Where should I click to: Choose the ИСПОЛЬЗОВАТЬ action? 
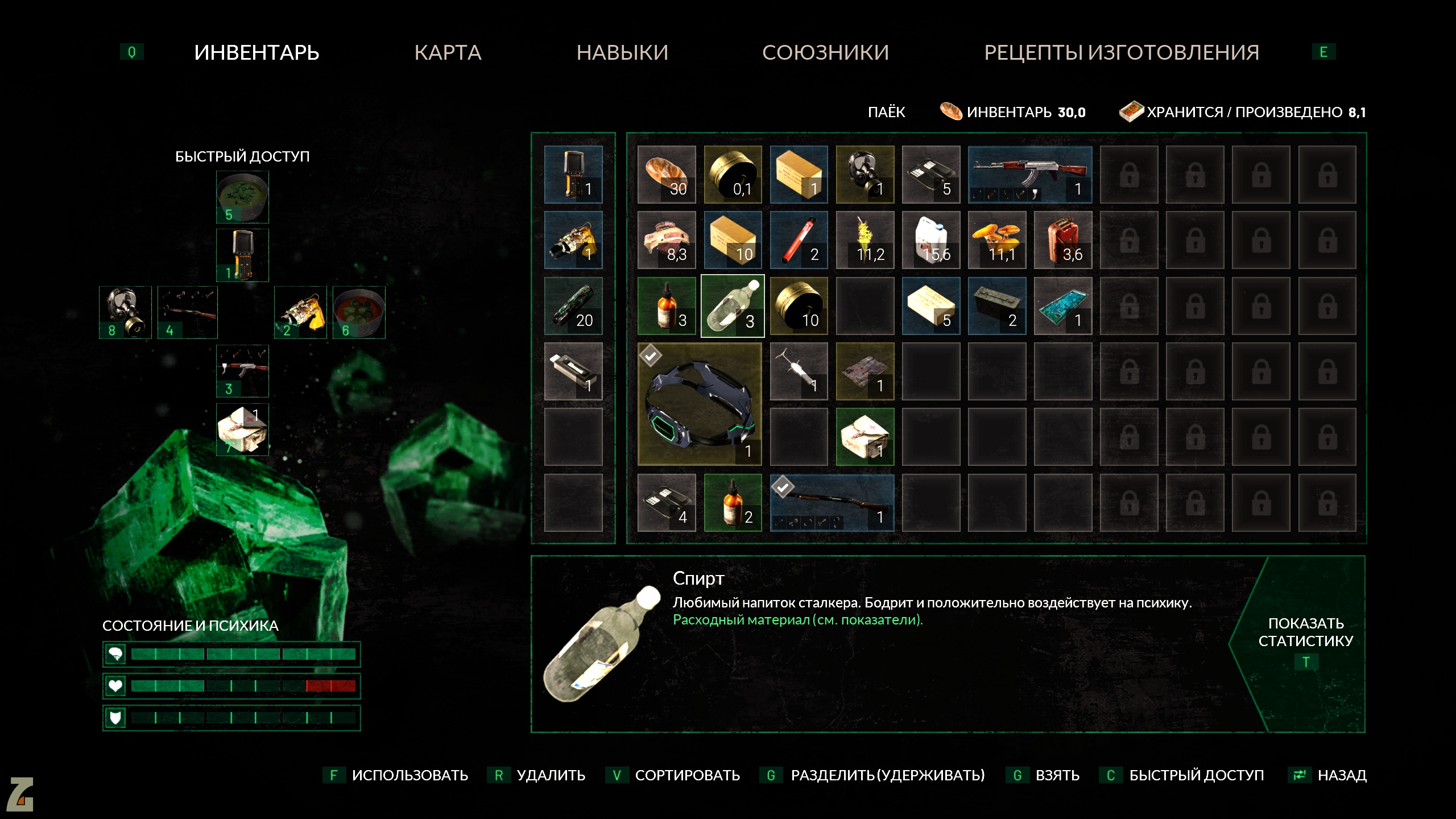click(x=409, y=775)
